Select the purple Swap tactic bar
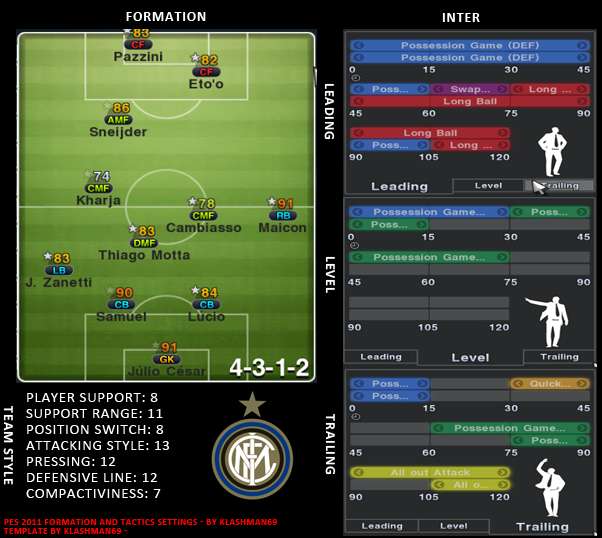 pyautogui.click(x=469, y=90)
